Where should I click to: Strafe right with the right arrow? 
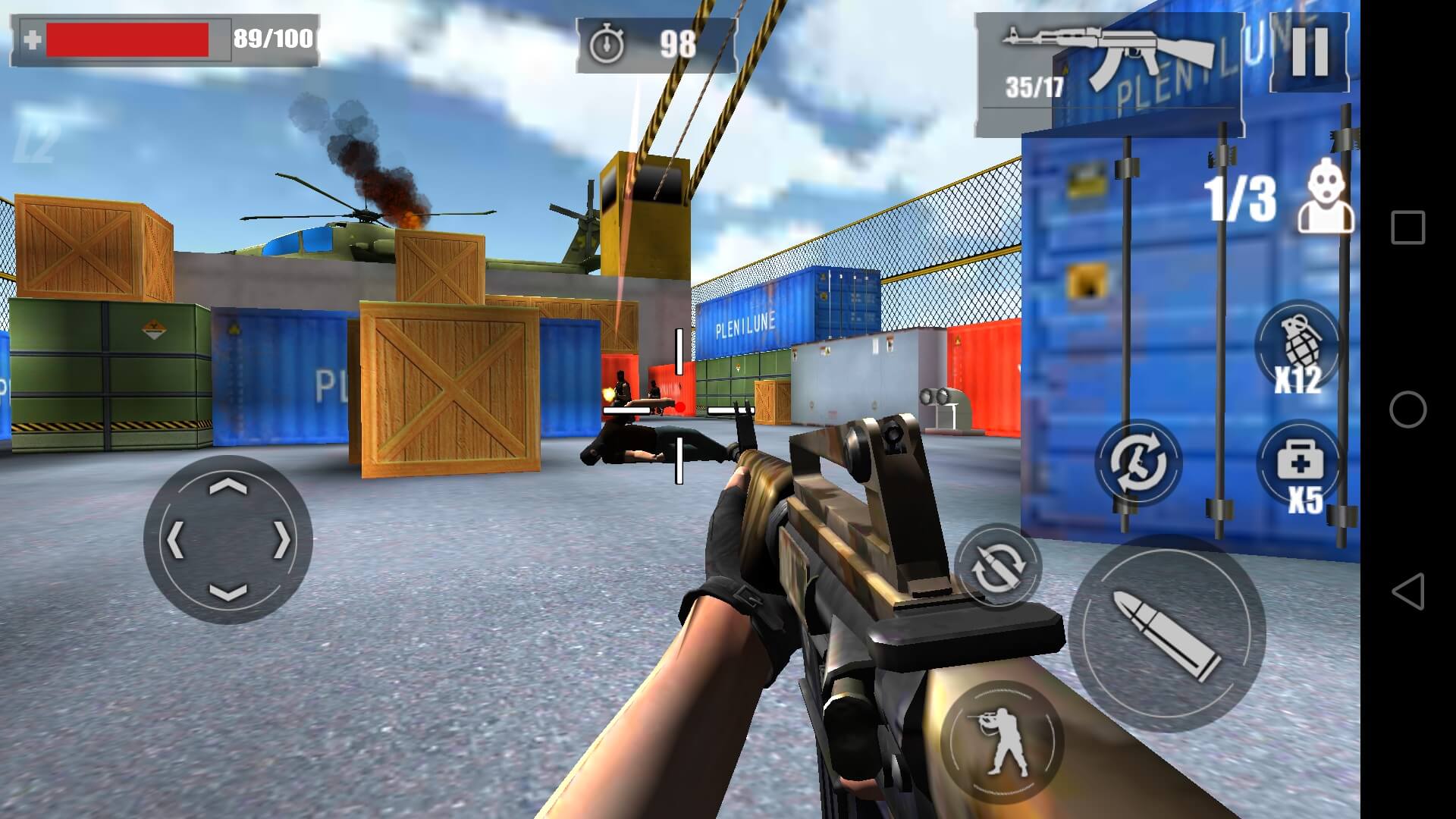[281, 540]
